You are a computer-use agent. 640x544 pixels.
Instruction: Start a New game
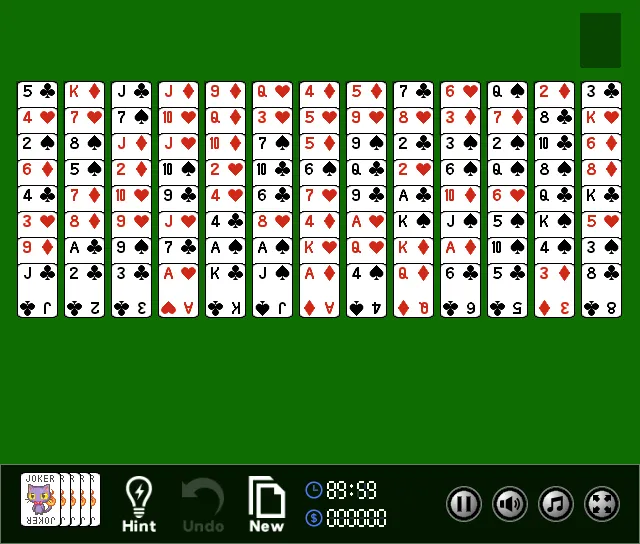coord(266,502)
